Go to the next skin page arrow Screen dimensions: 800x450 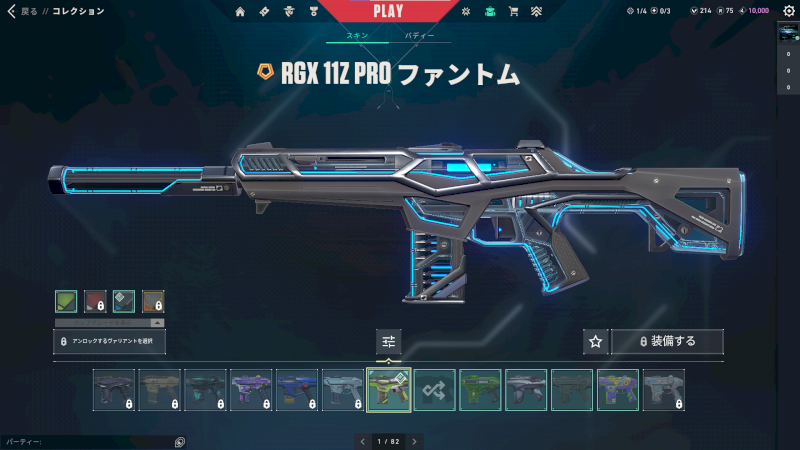coord(414,441)
